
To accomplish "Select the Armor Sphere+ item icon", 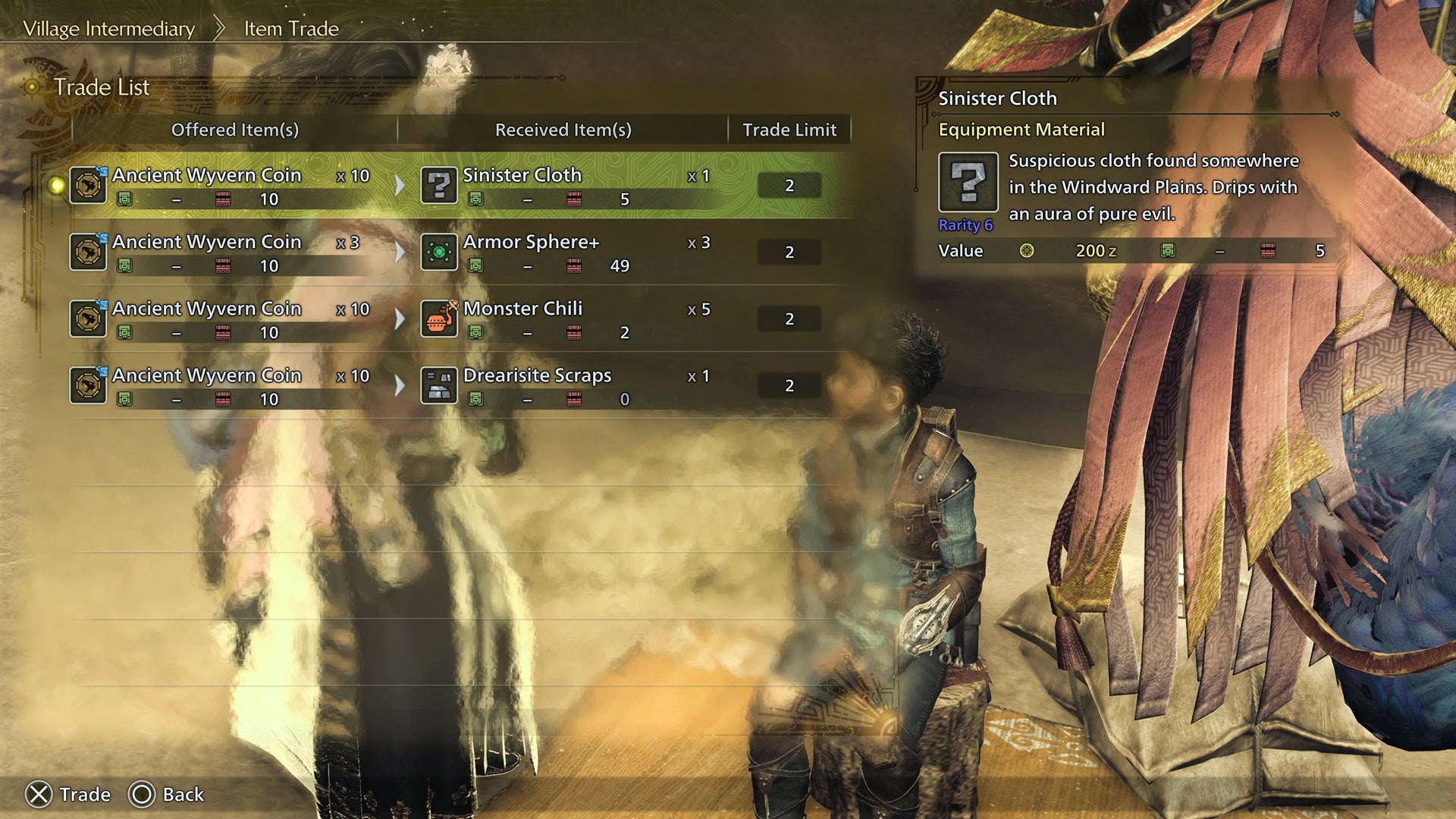I will point(438,252).
